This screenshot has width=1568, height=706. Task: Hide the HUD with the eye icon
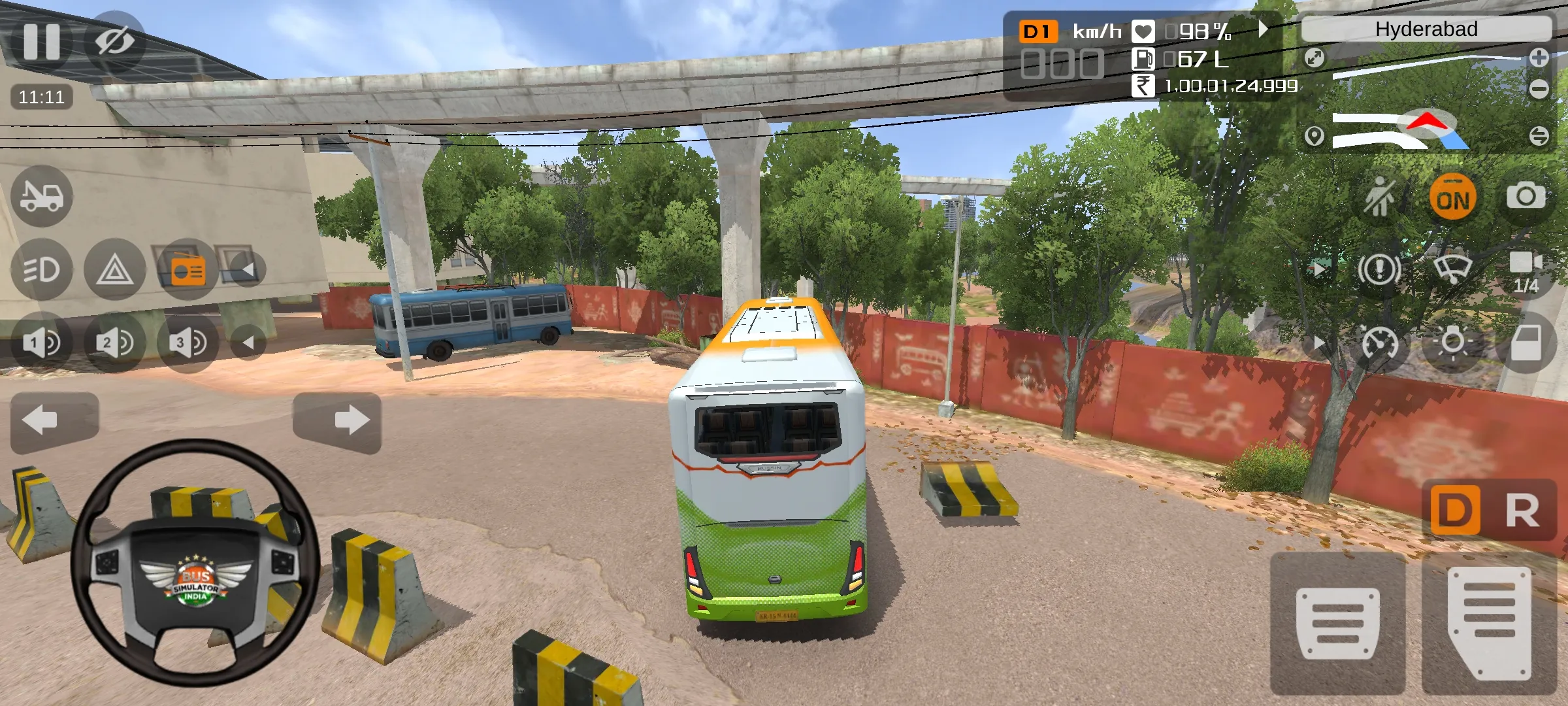pos(114,42)
